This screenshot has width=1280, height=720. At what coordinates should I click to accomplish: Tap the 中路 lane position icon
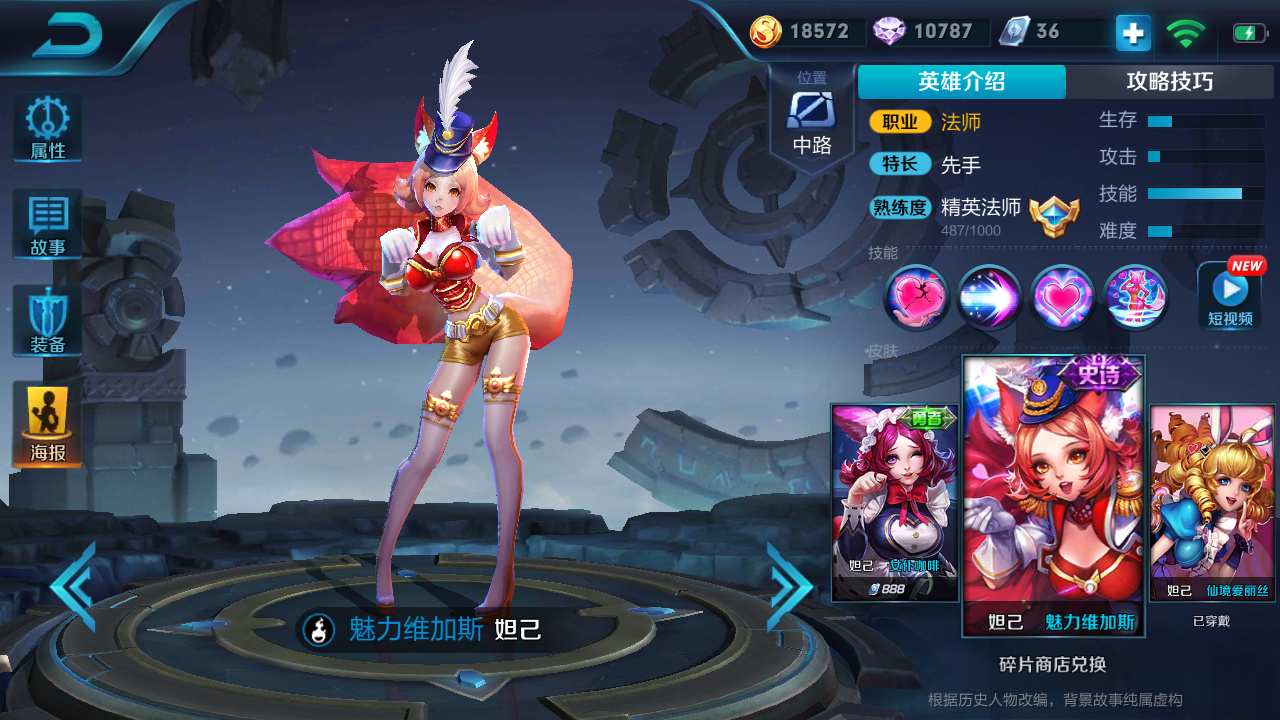[x=812, y=112]
